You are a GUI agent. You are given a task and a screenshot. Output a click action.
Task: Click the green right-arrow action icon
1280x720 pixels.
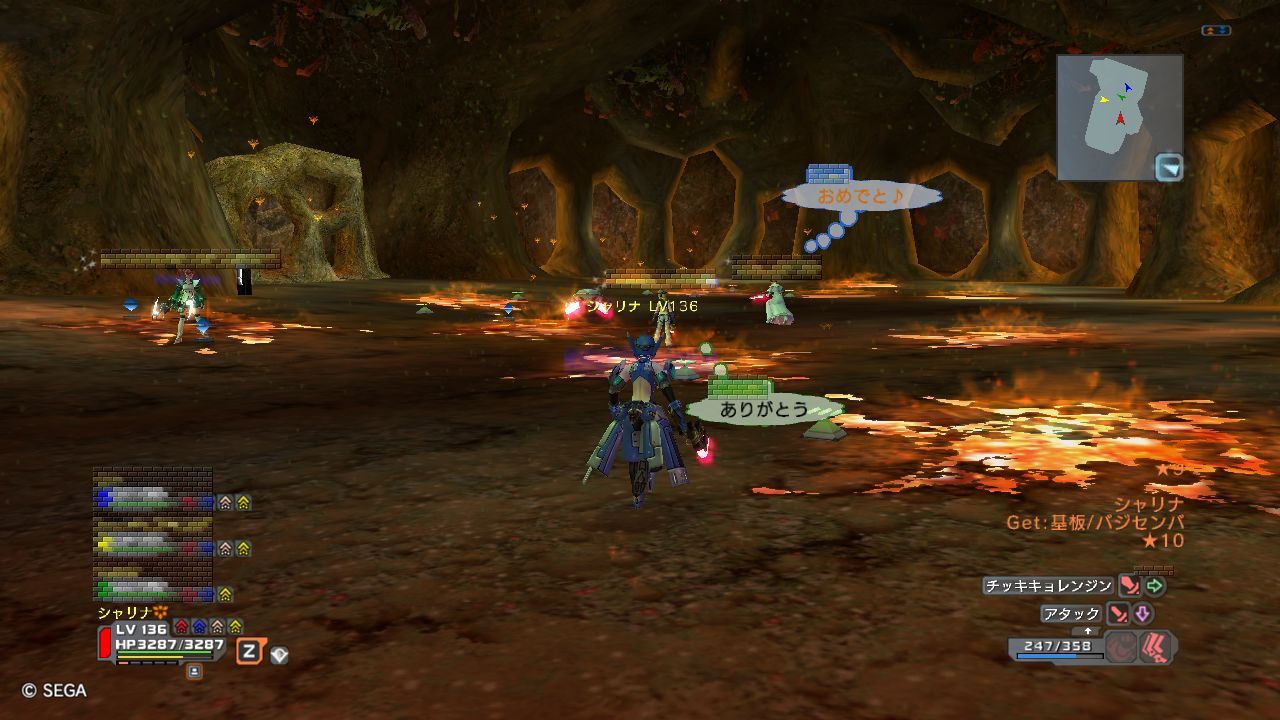[x=1156, y=586]
